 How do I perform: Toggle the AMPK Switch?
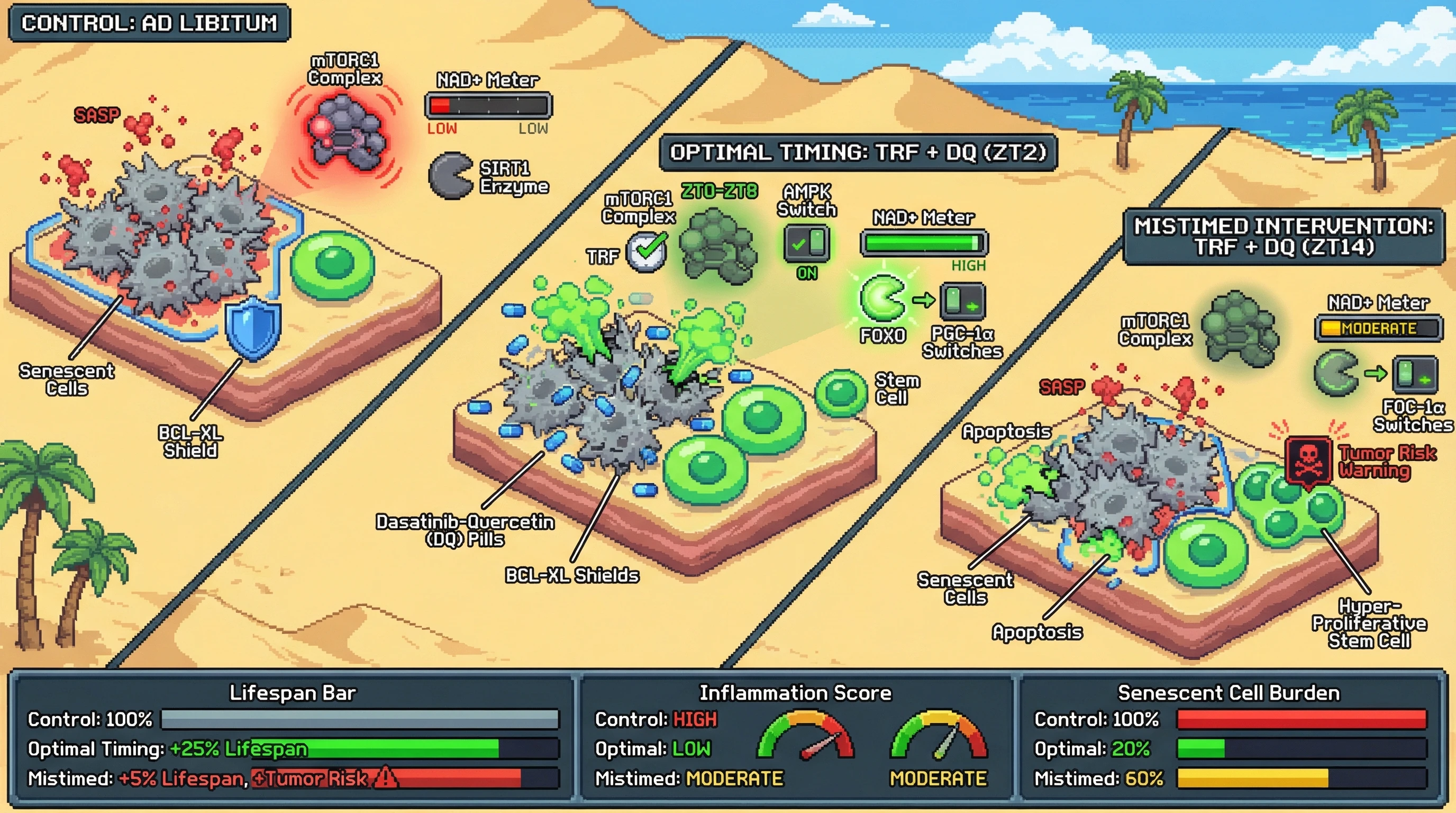pos(806,243)
